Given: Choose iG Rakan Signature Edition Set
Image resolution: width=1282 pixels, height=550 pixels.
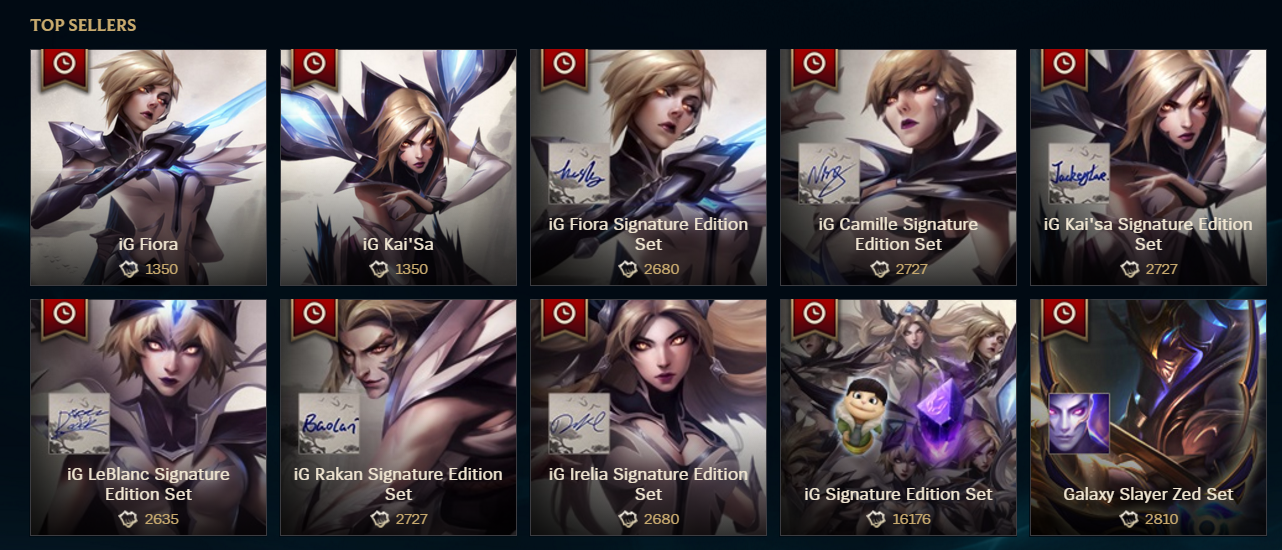Looking at the screenshot, I should [398, 417].
